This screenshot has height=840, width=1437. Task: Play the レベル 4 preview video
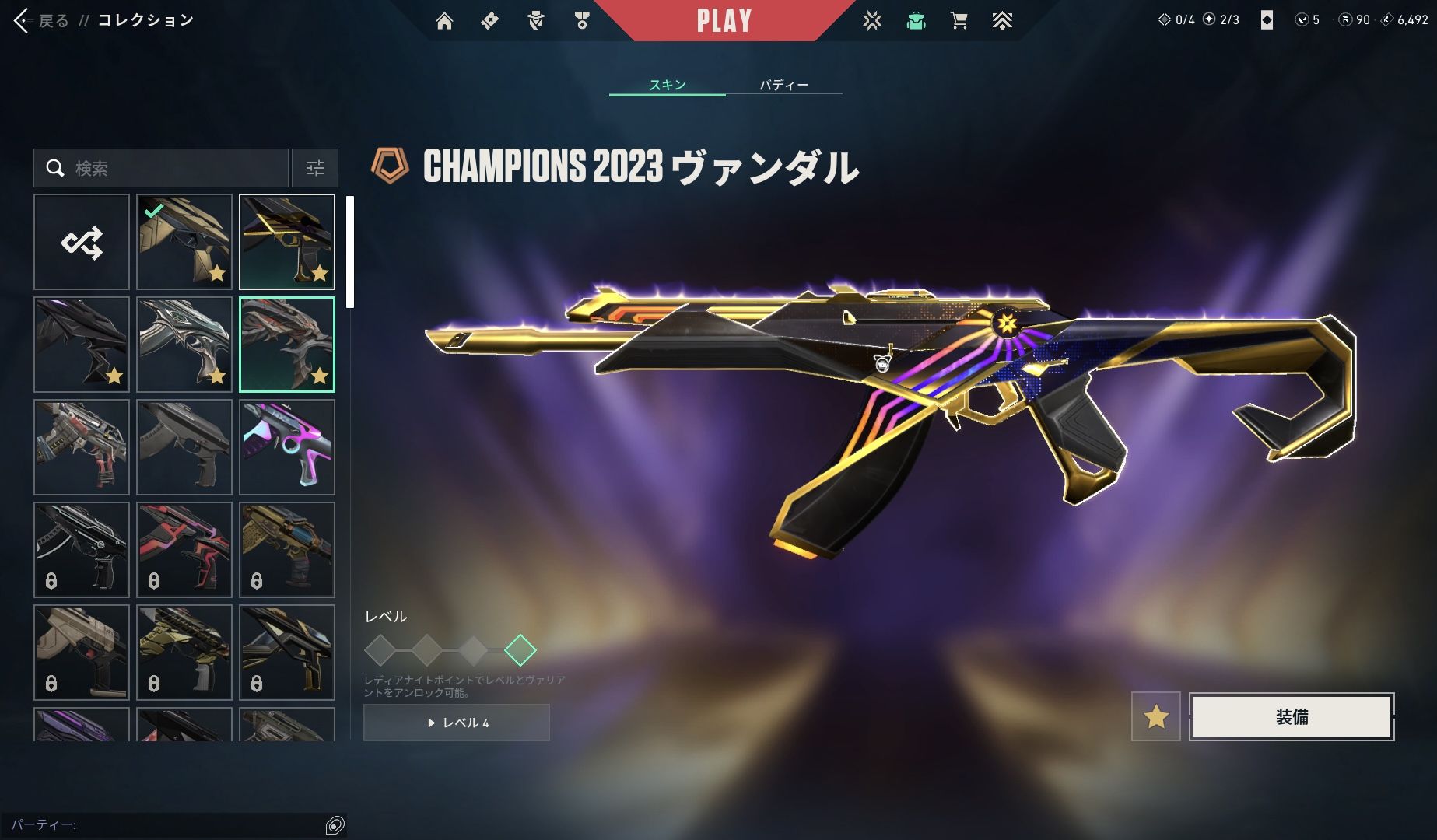click(457, 723)
